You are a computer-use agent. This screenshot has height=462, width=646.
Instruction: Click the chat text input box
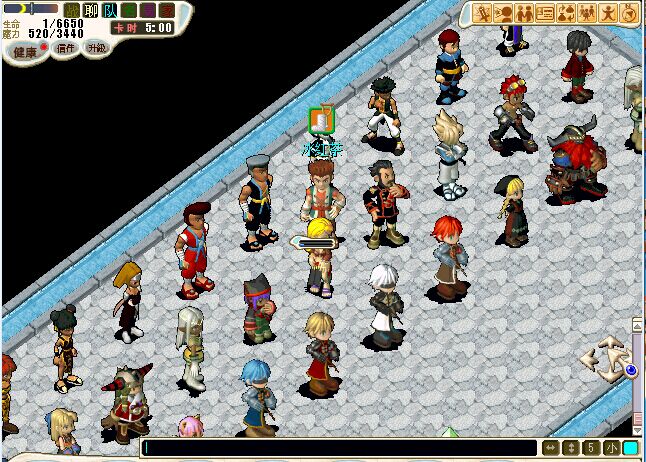pos(340,448)
